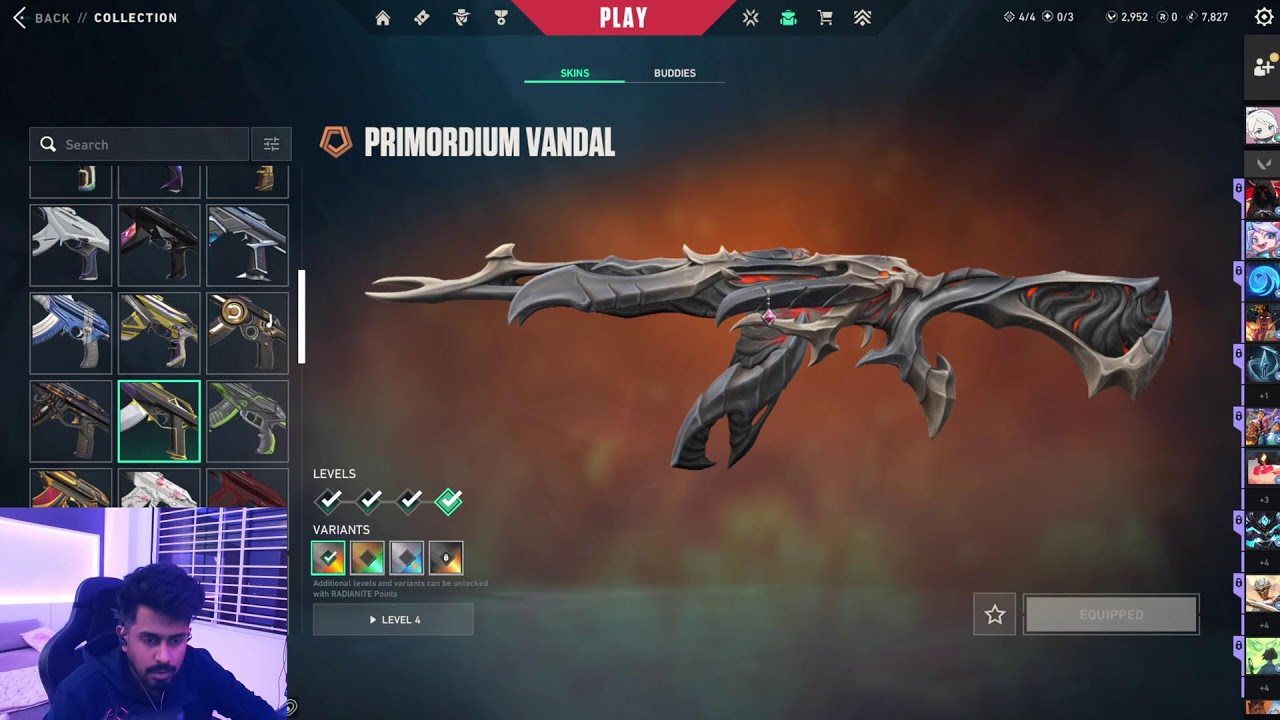Open the skin filter options
1280x720 pixels.
[x=271, y=145]
